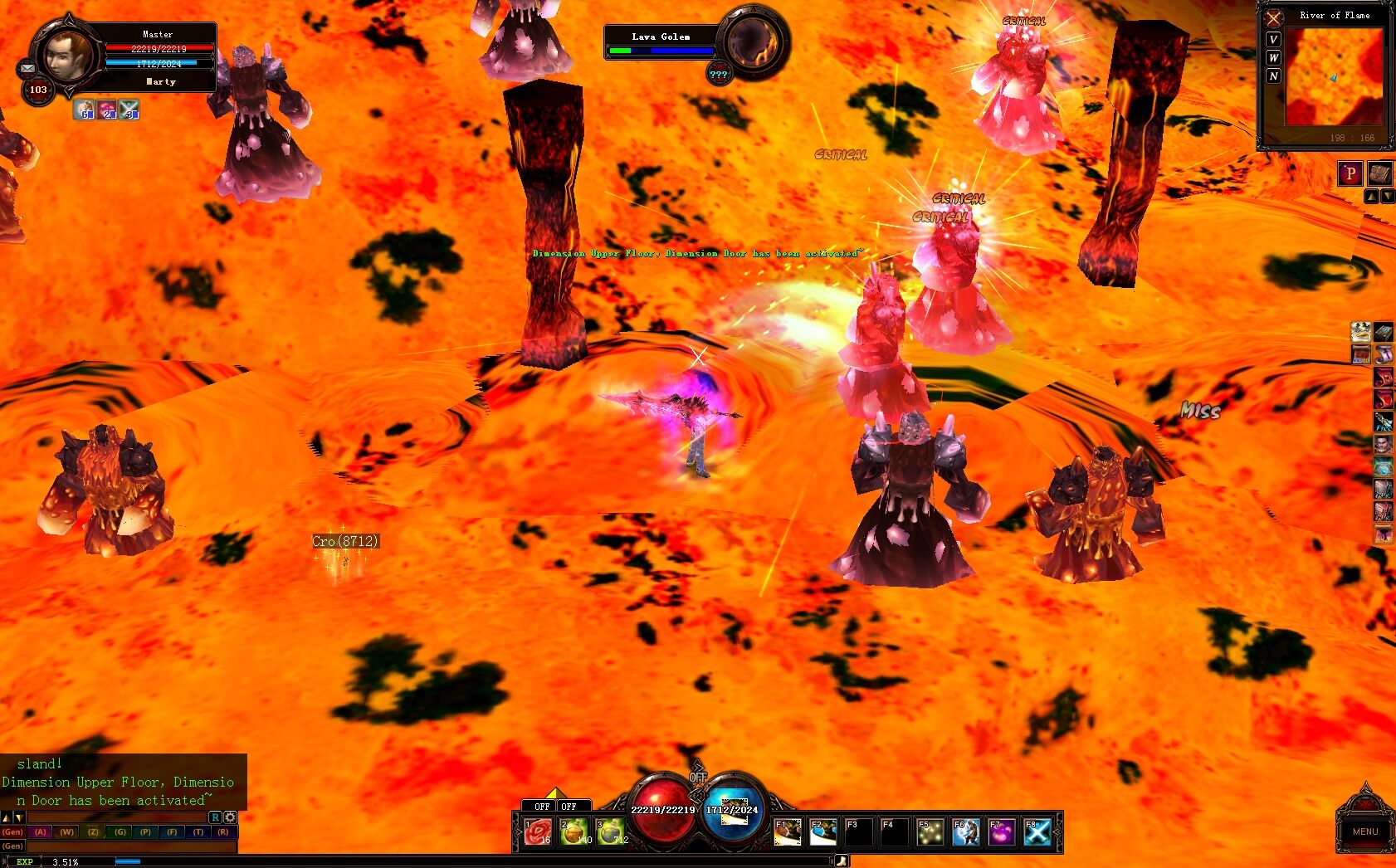Activate the F7 purple orb skill
The image size is (1396, 868).
1001,831
